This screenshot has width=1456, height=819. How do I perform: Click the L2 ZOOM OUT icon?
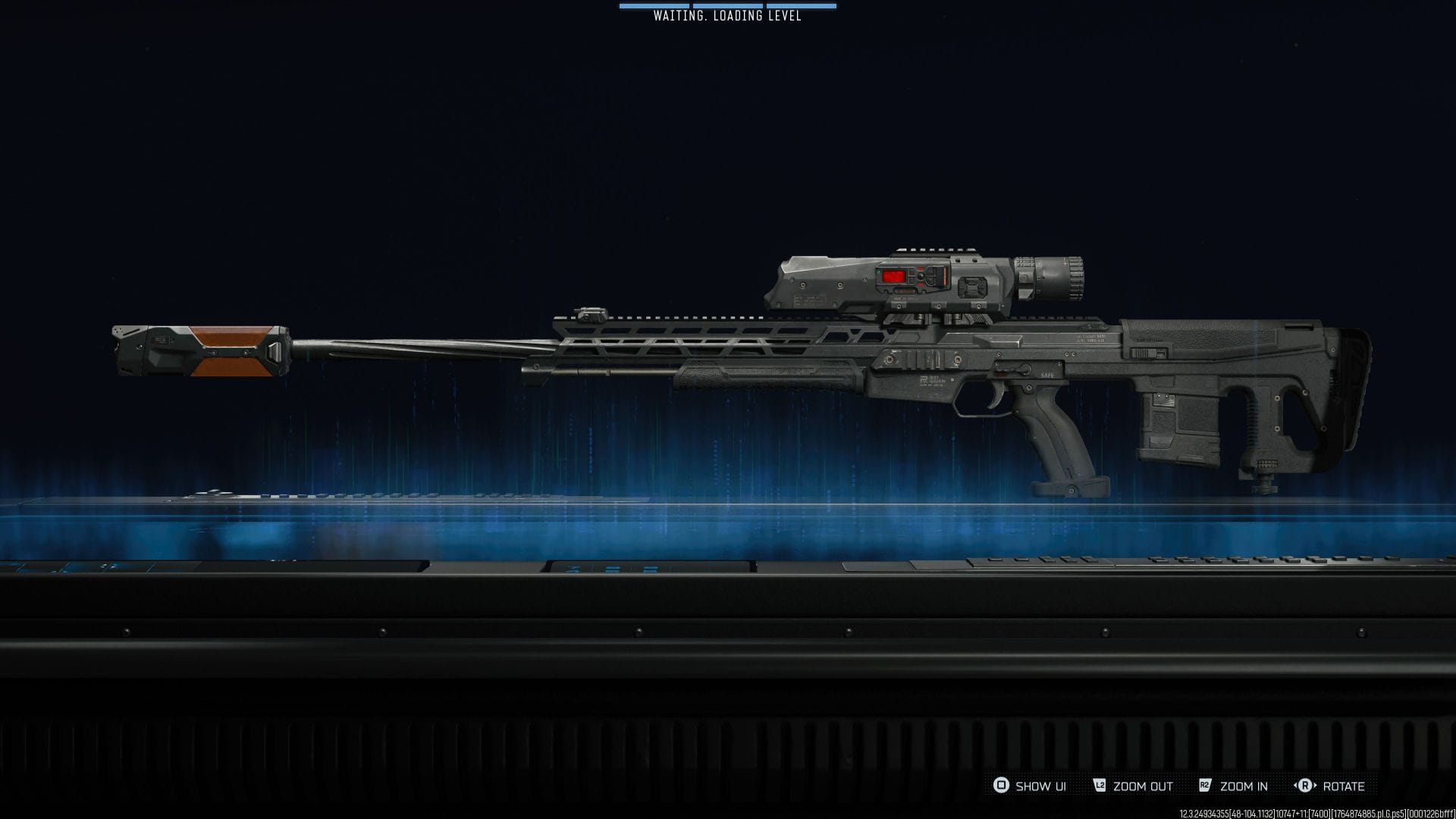(1100, 786)
